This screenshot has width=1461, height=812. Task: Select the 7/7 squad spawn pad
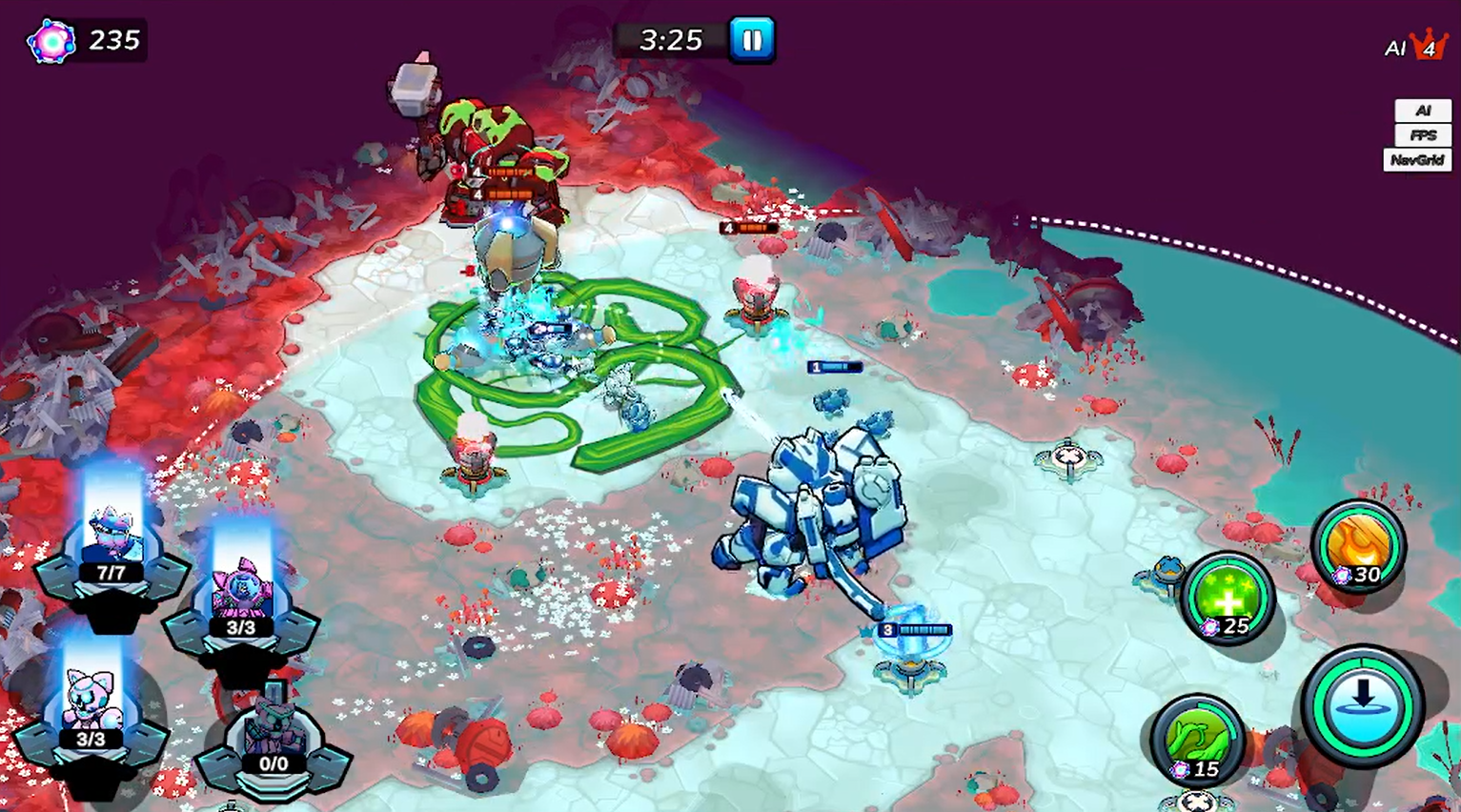[x=112, y=553]
